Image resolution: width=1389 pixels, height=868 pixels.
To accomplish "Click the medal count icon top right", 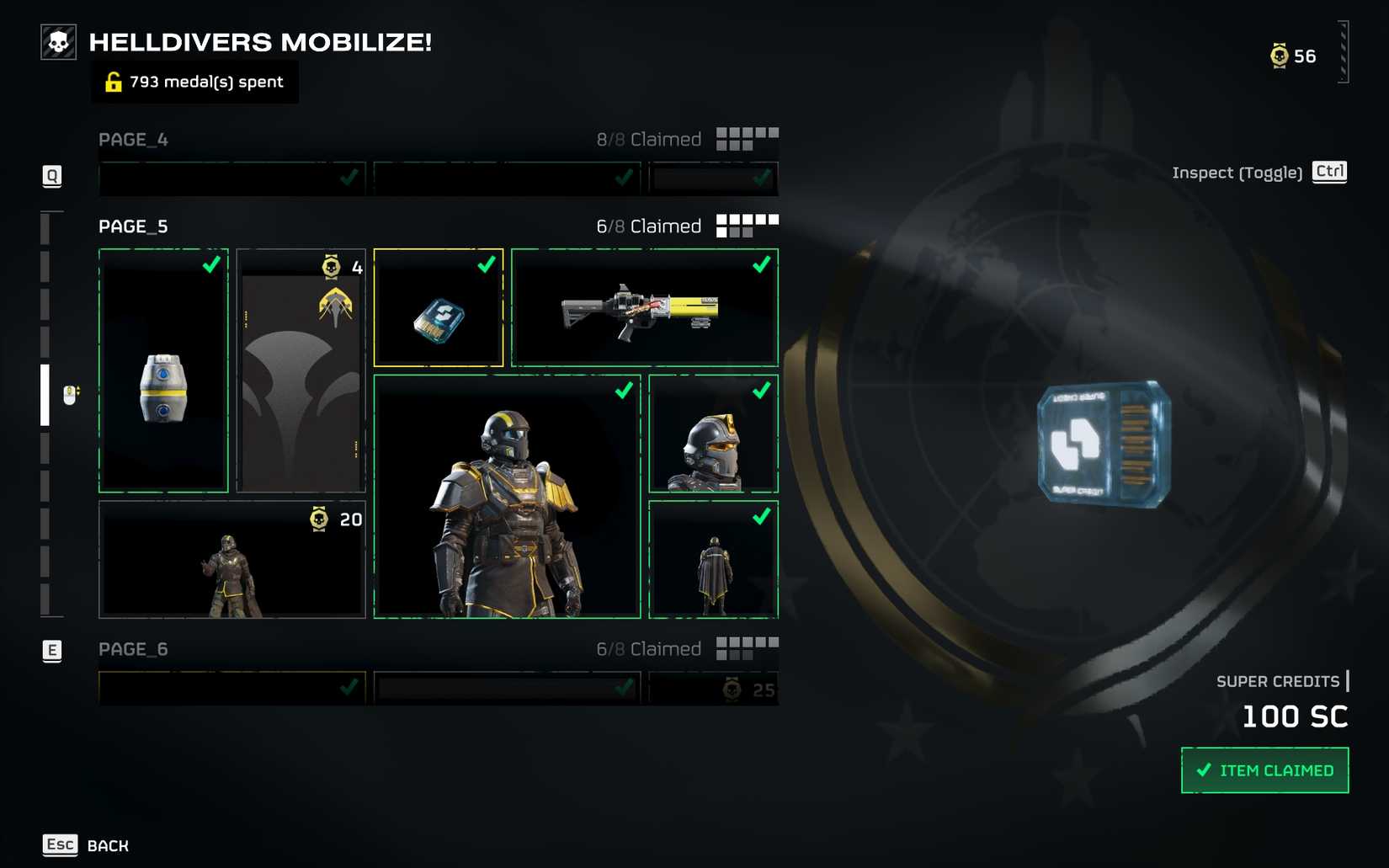I will (x=1279, y=56).
